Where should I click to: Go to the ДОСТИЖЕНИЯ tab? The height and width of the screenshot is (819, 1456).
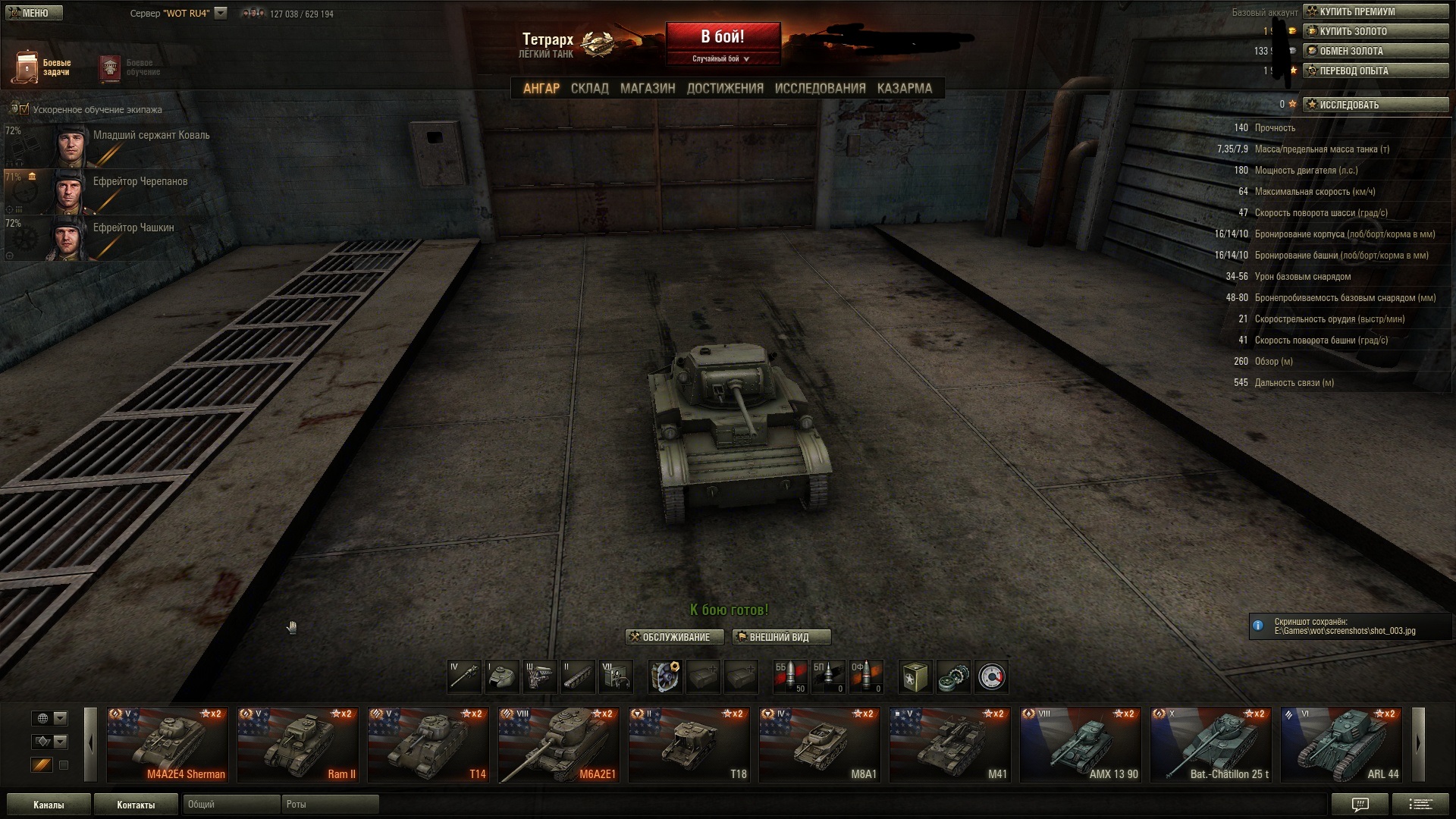click(724, 88)
